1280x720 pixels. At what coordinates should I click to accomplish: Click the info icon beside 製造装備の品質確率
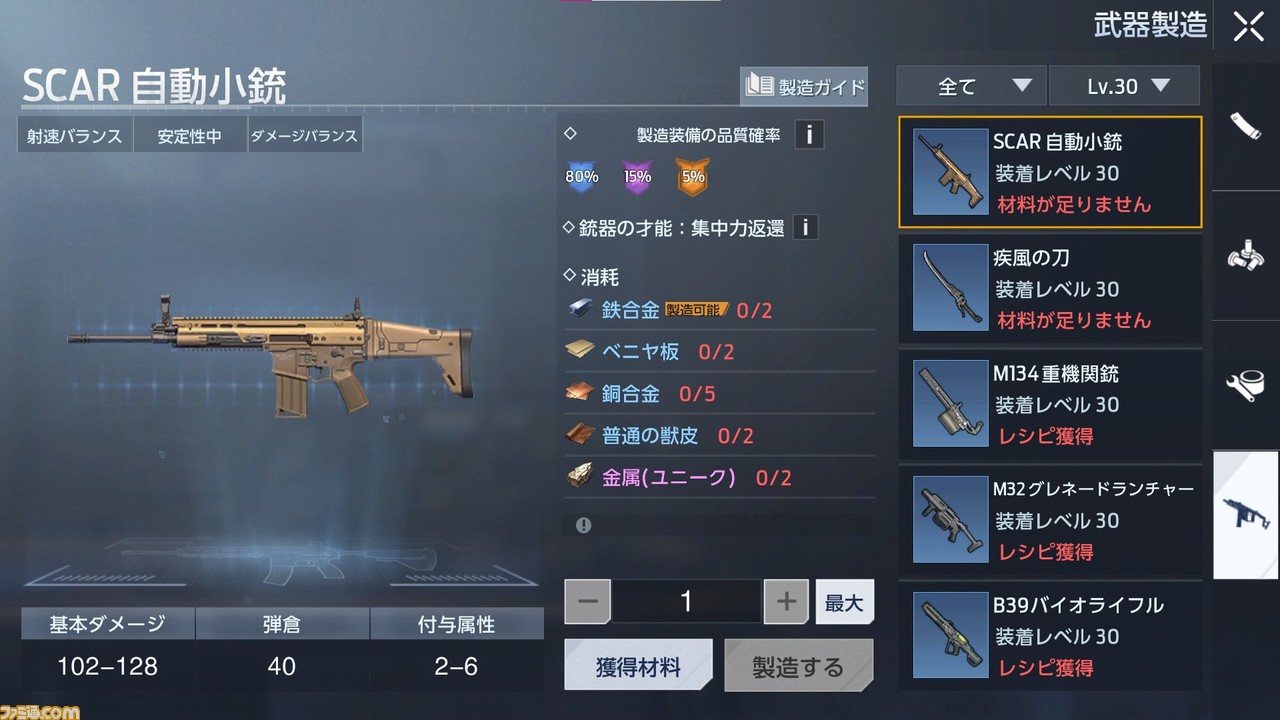tap(809, 134)
